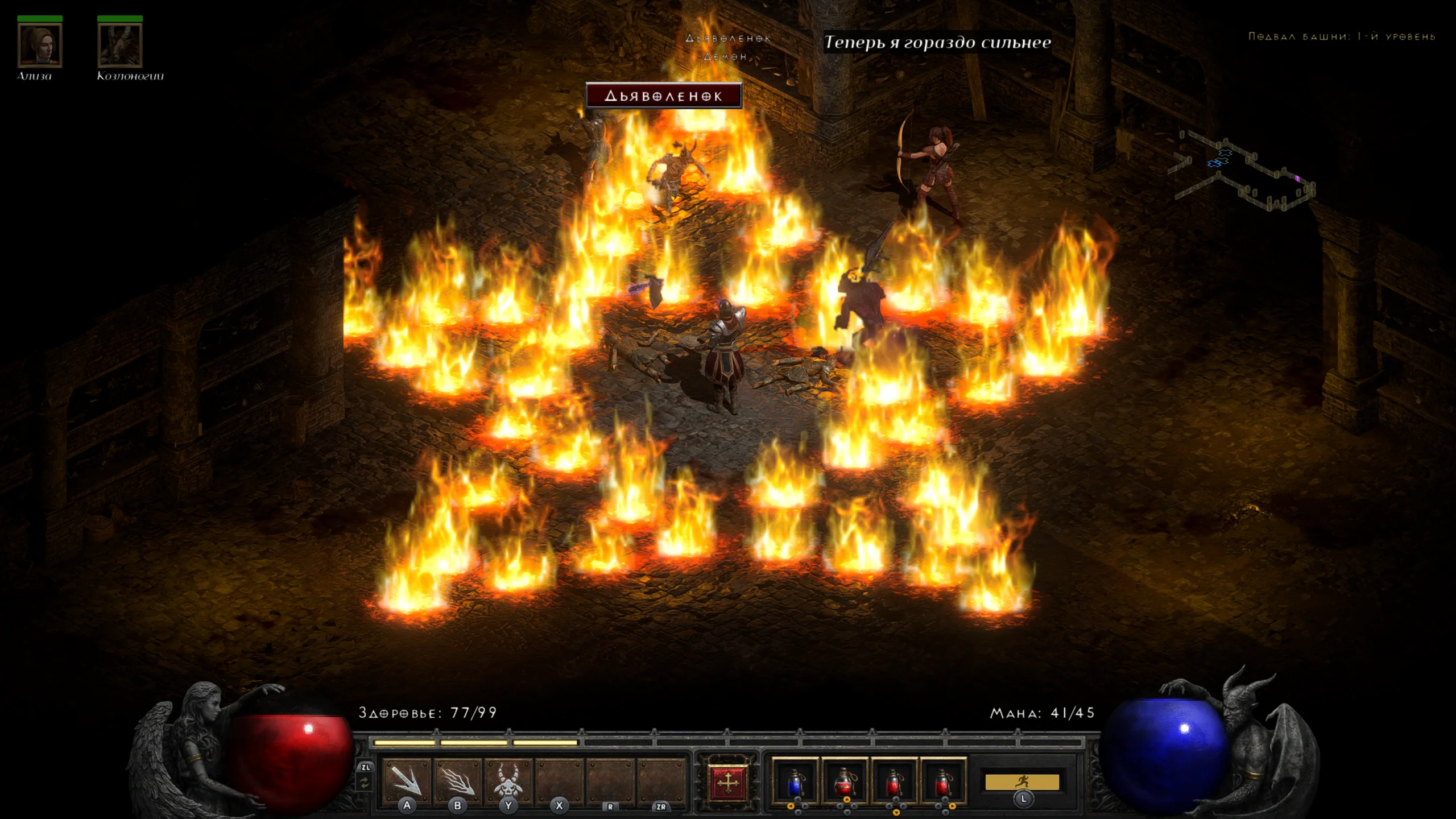Open the red cross stat points button
The height and width of the screenshot is (819, 1456).
tap(727, 783)
